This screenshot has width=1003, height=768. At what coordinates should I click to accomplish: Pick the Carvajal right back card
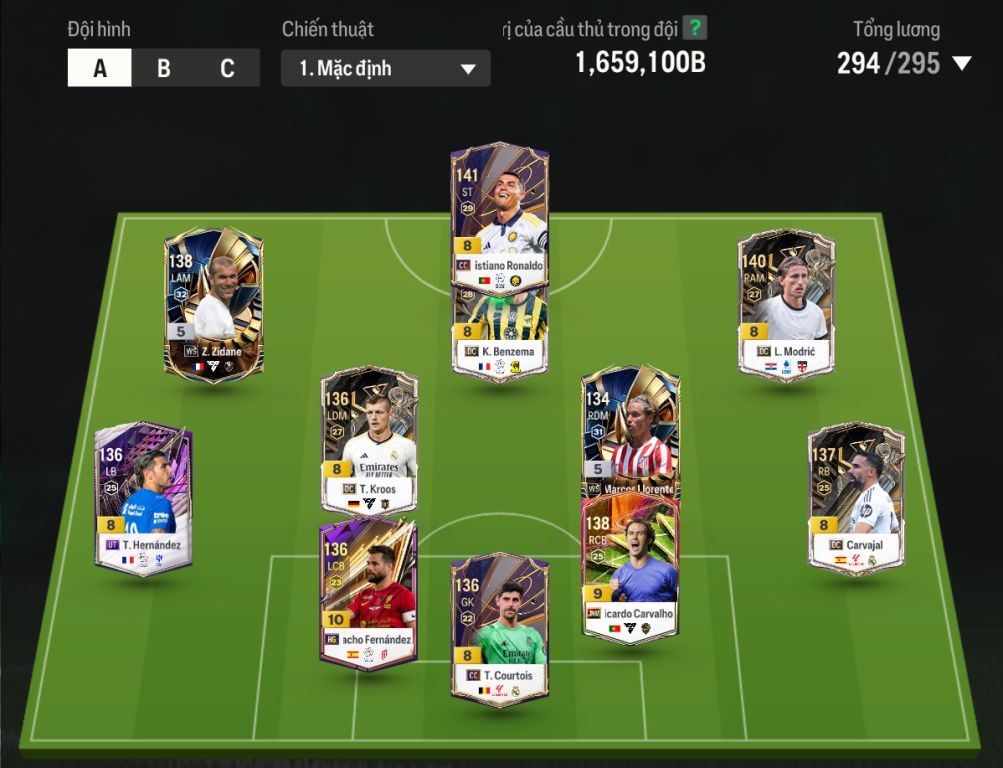(x=856, y=495)
